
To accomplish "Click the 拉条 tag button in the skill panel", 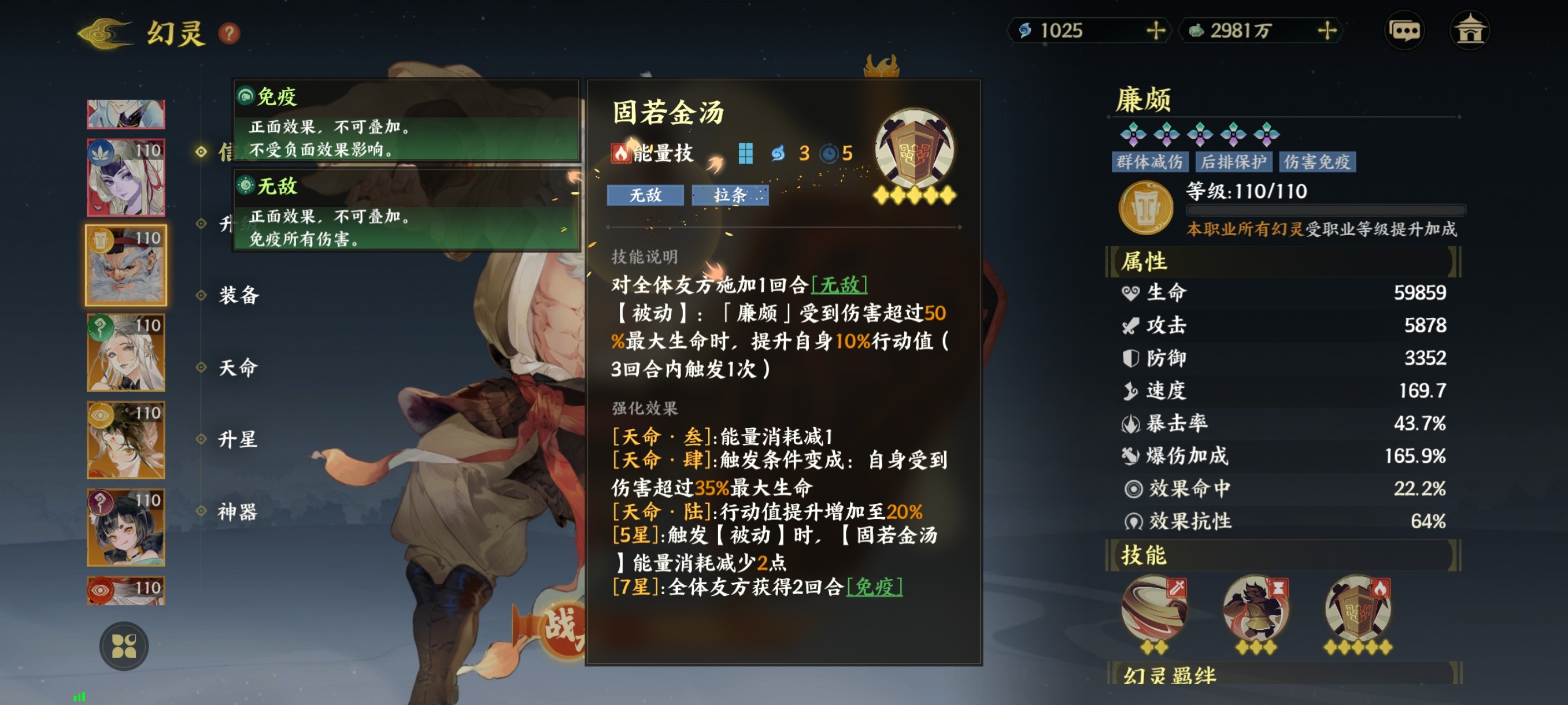I will (730, 195).
